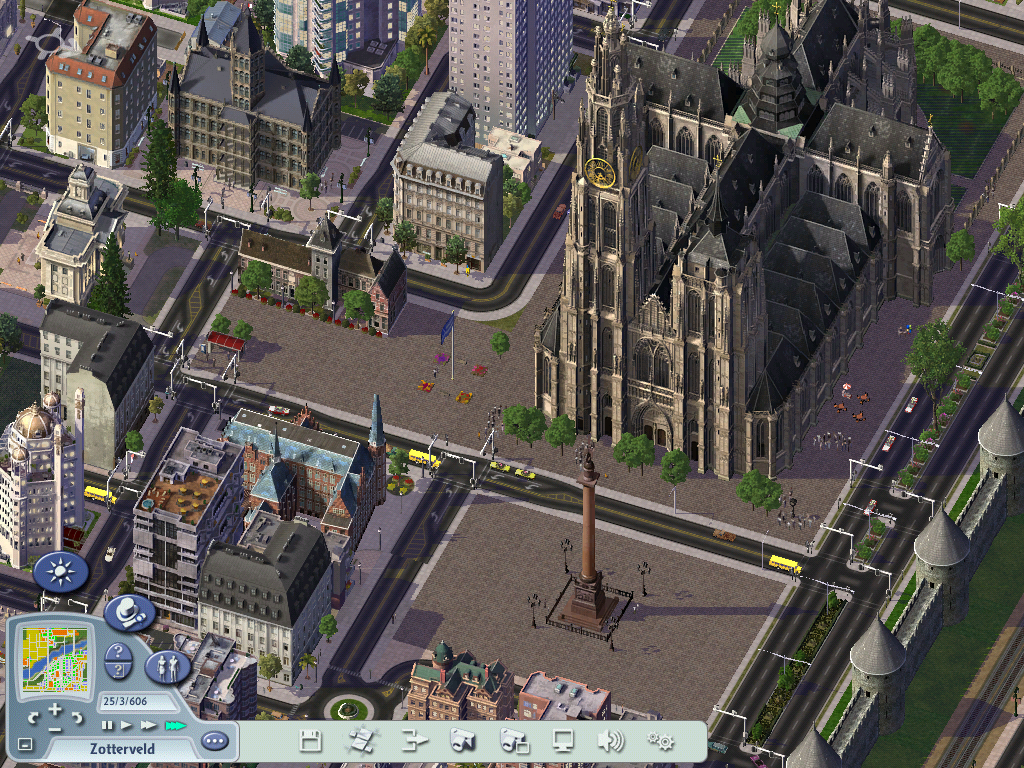
Task: Rotate the view clockwise
Action: point(78,716)
